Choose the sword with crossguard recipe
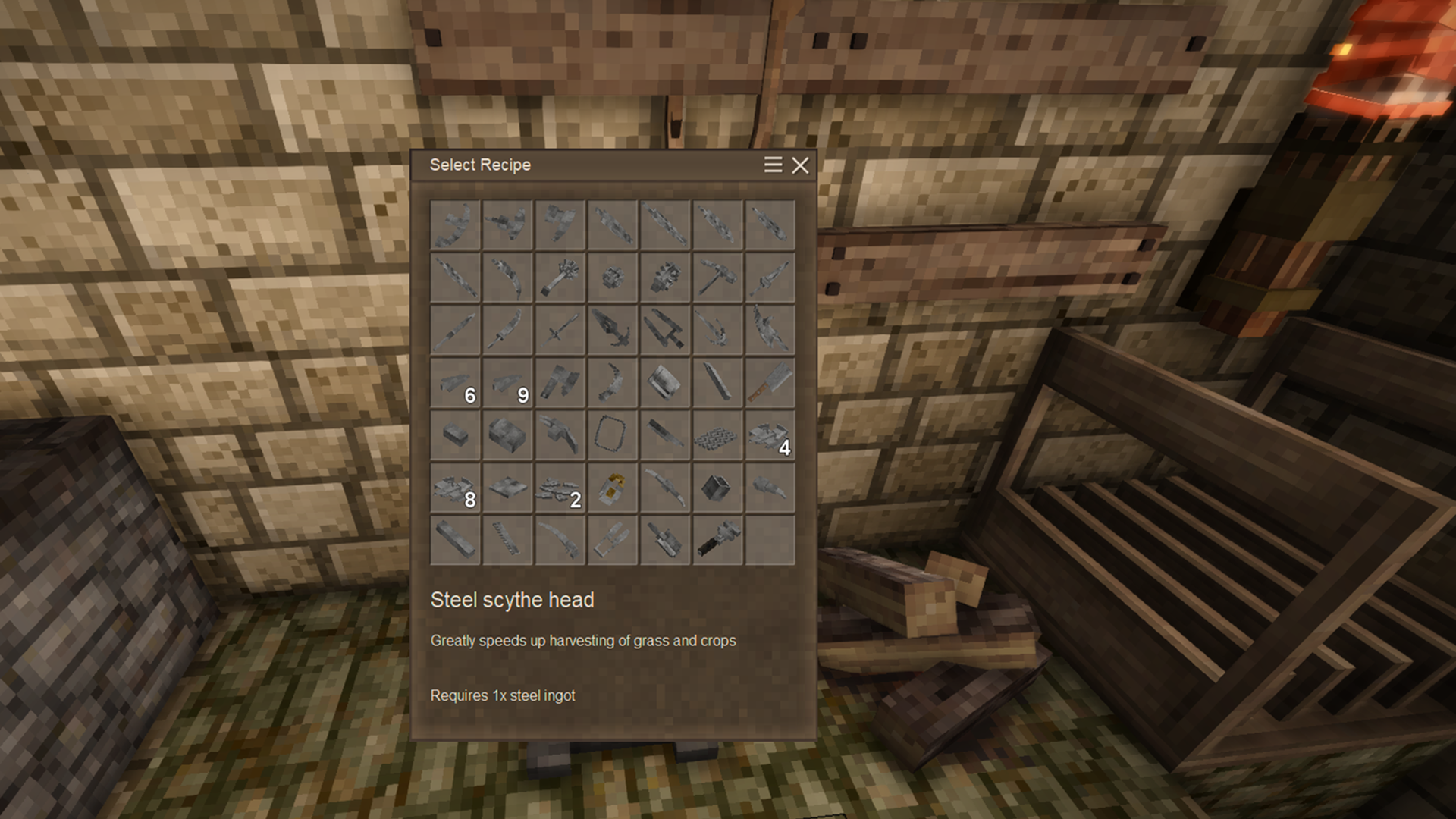 coord(560,330)
